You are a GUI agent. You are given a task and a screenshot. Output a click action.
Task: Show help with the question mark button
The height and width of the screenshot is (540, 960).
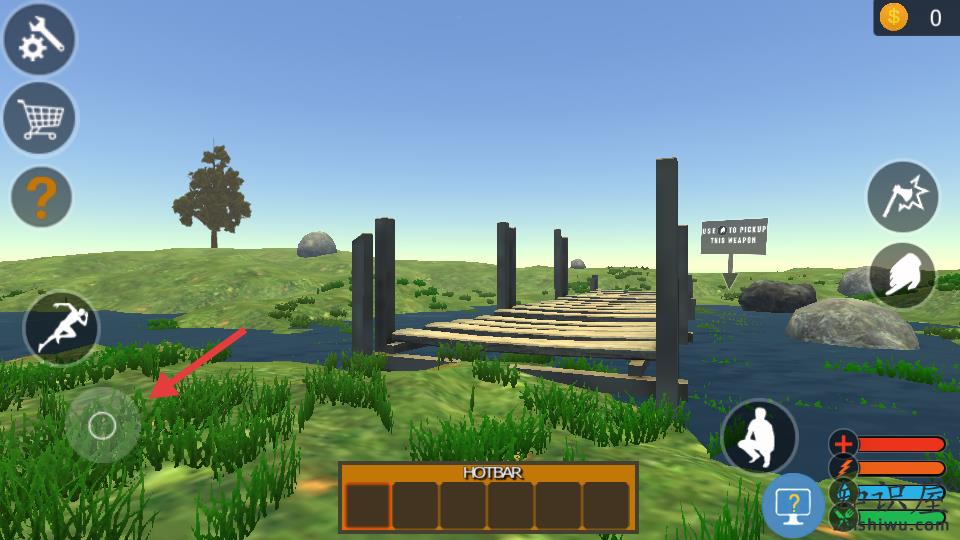coord(41,197)
